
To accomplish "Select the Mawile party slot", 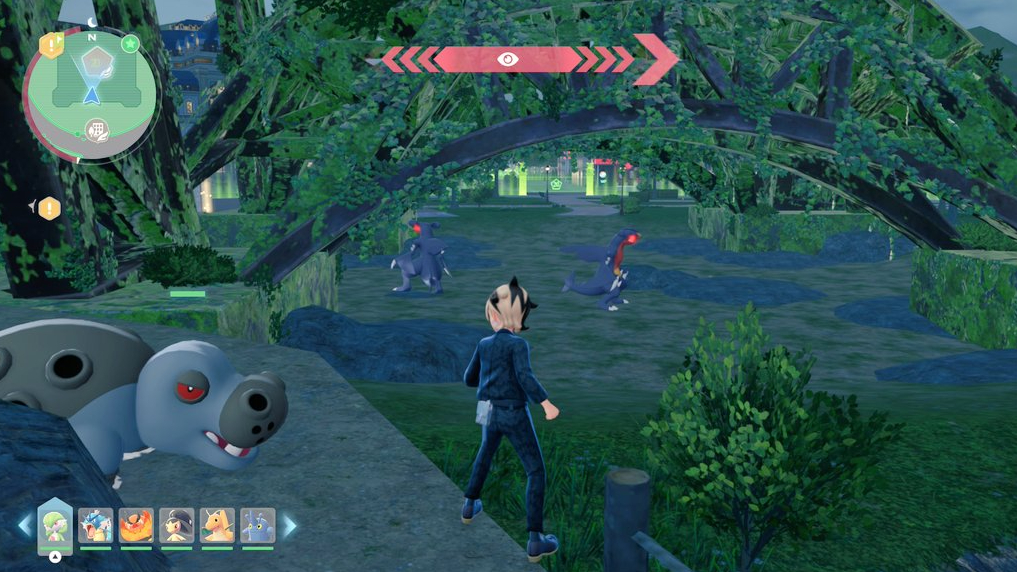I will pos(177,526).
